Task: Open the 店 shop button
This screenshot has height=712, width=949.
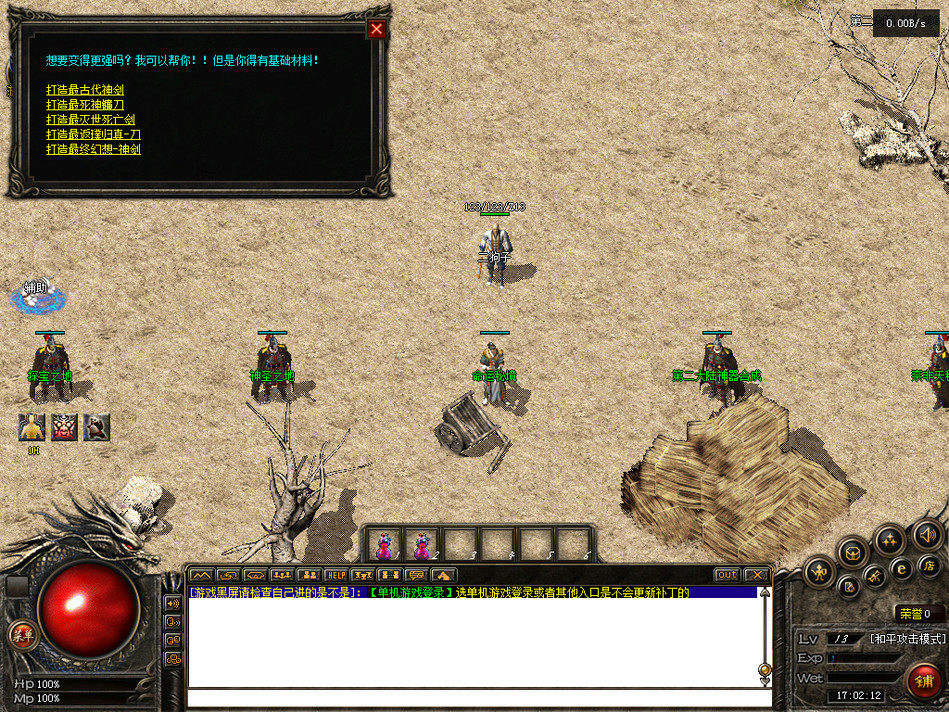Action: tap(930, 567)
